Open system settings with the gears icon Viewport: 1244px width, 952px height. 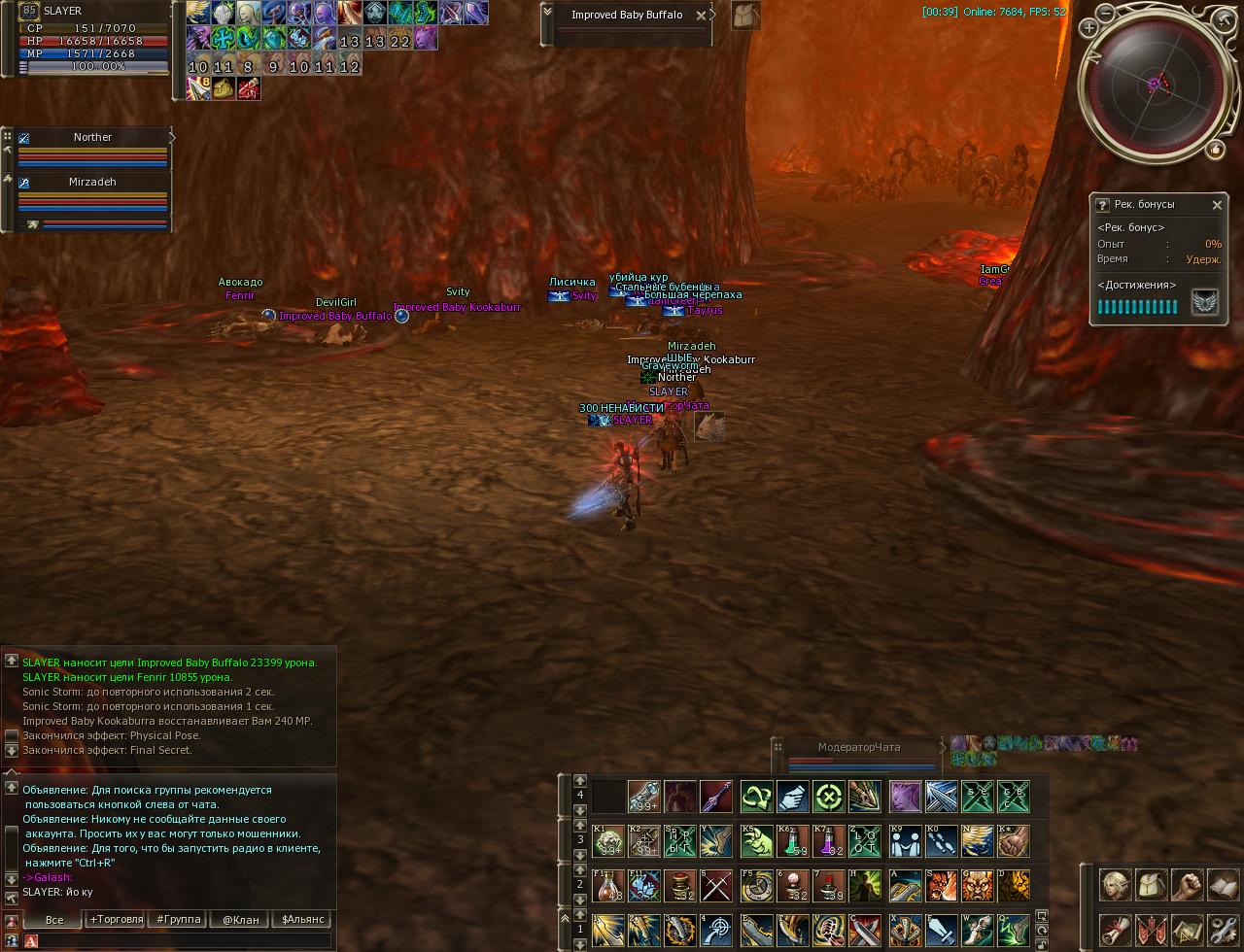pos(1224,929)
